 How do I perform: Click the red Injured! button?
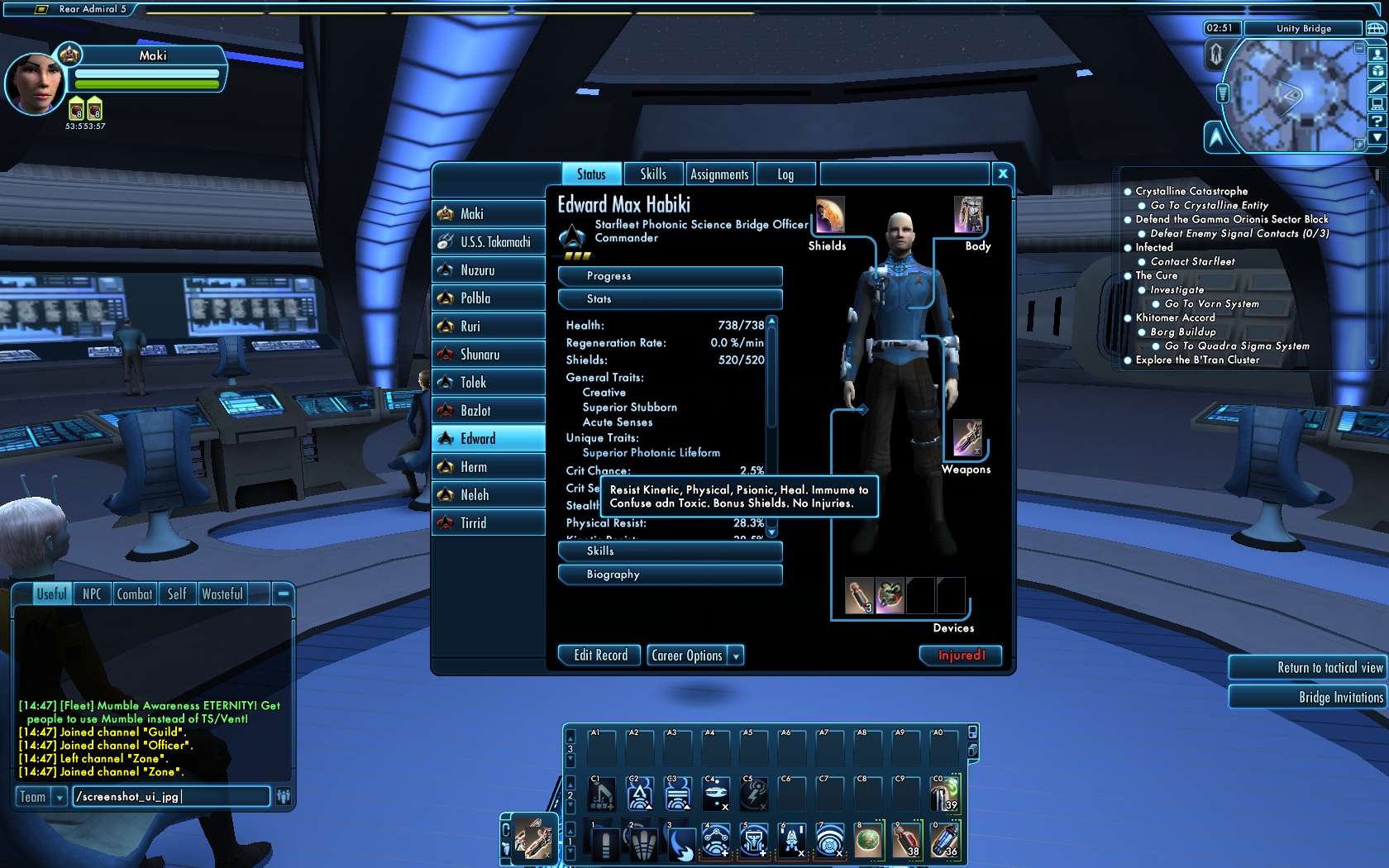coord(961,656)
